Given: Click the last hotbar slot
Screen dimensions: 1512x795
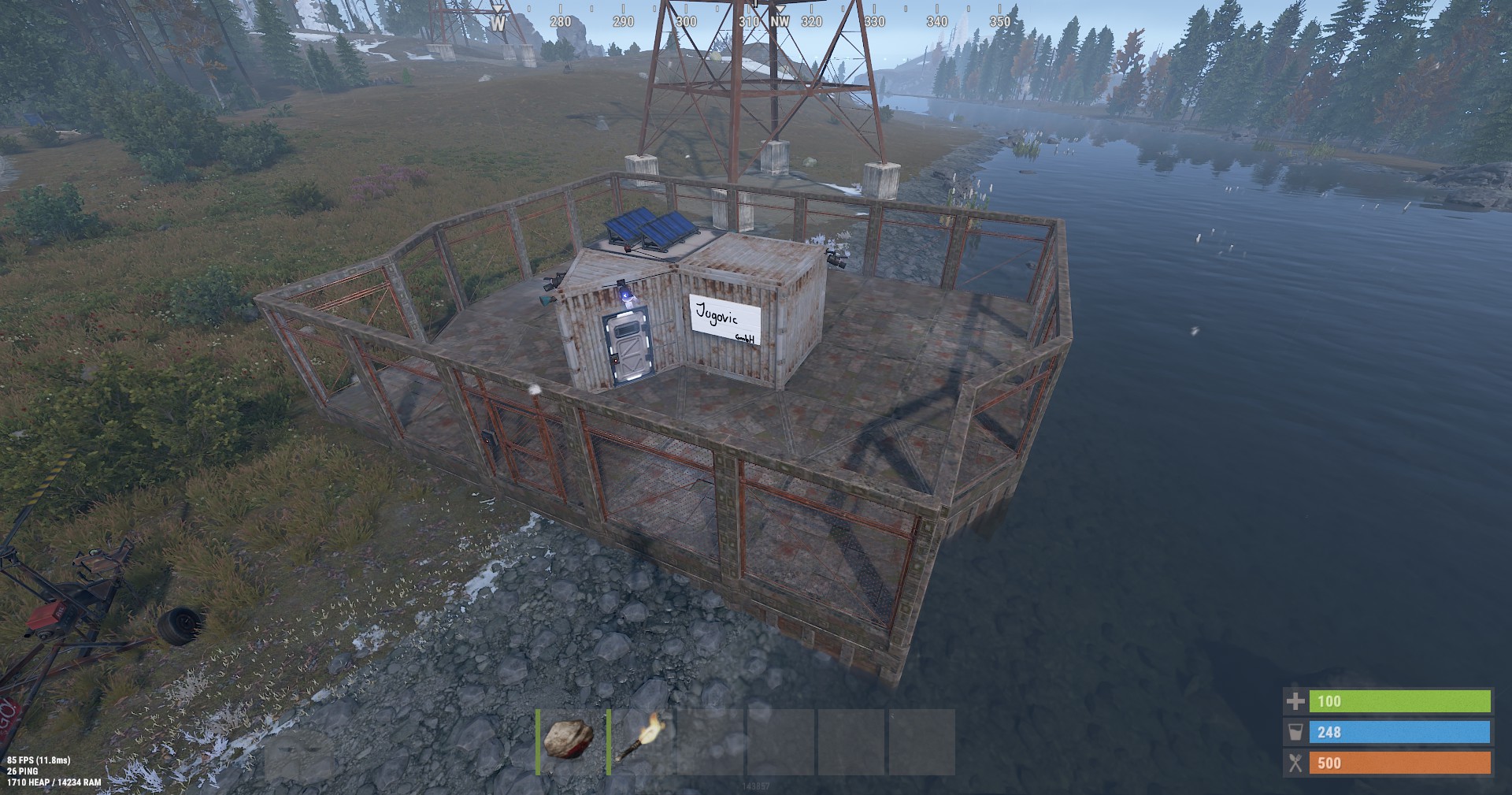Looking at the screenshot, I should coord(920,741).
